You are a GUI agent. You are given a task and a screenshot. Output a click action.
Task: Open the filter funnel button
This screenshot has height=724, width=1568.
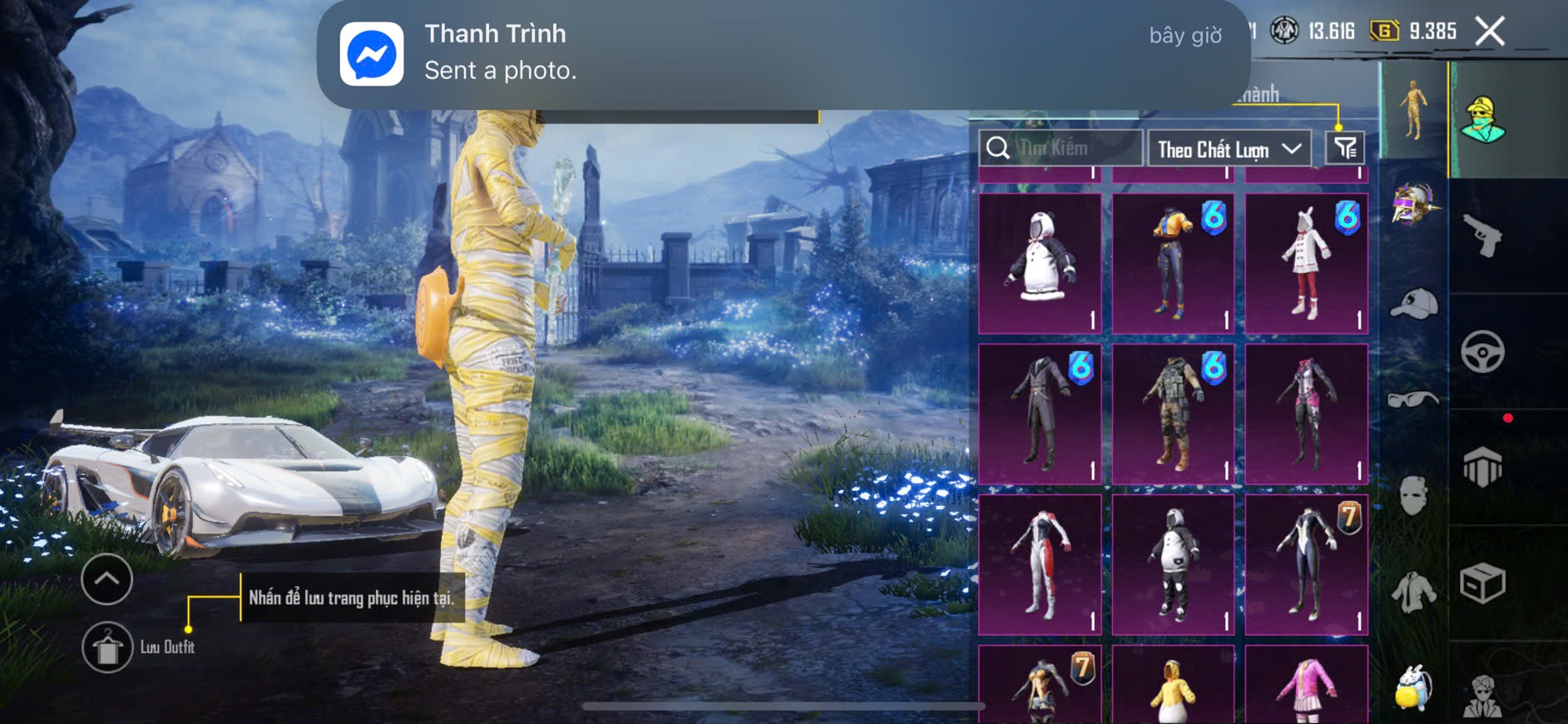[1345, 148]
